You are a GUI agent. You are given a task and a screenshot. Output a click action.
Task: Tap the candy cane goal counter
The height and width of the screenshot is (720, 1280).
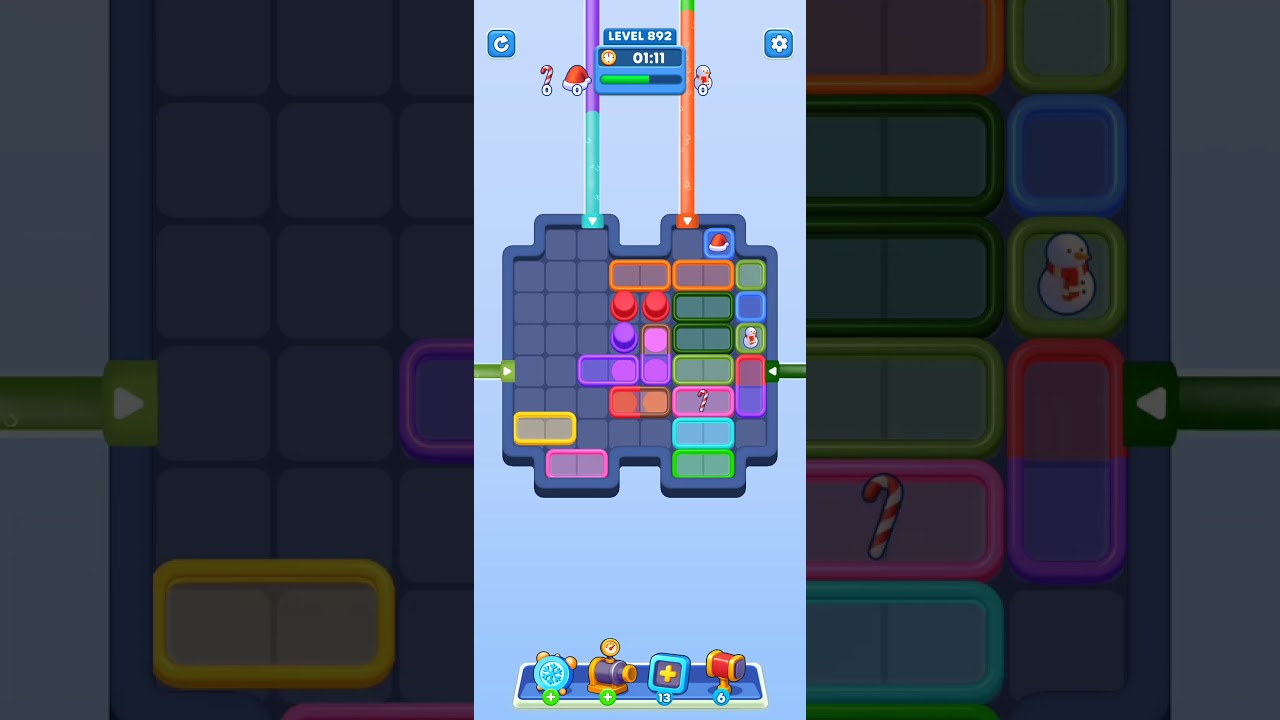click(546, 78)
